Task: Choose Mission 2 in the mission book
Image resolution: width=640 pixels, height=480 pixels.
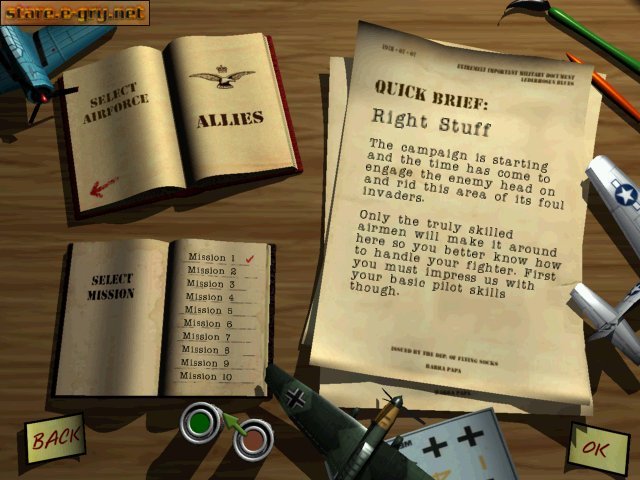Action: tap(206, 271)
